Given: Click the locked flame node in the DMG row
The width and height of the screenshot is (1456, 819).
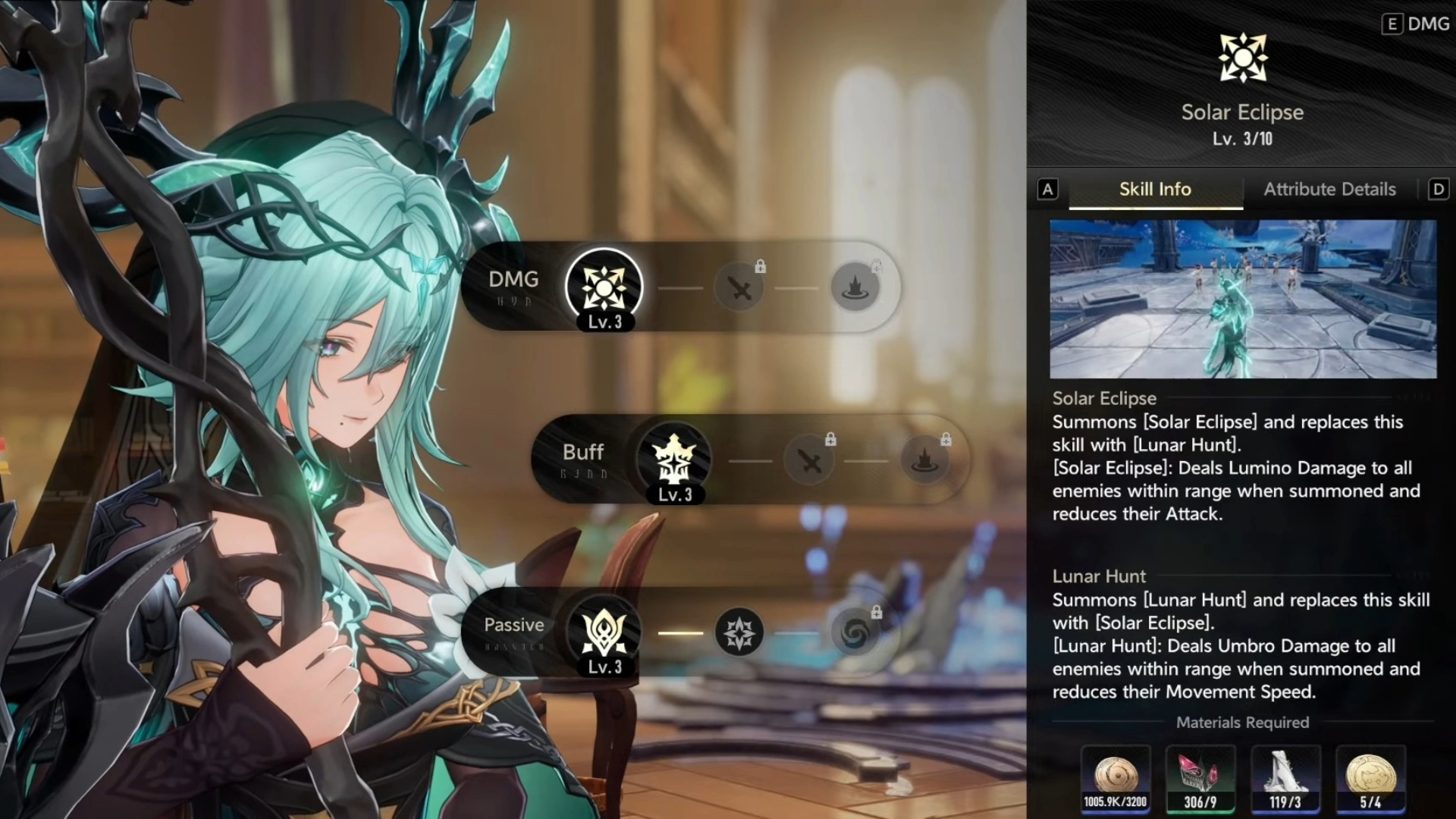Looking at the screenshot, I should point(855,287).
